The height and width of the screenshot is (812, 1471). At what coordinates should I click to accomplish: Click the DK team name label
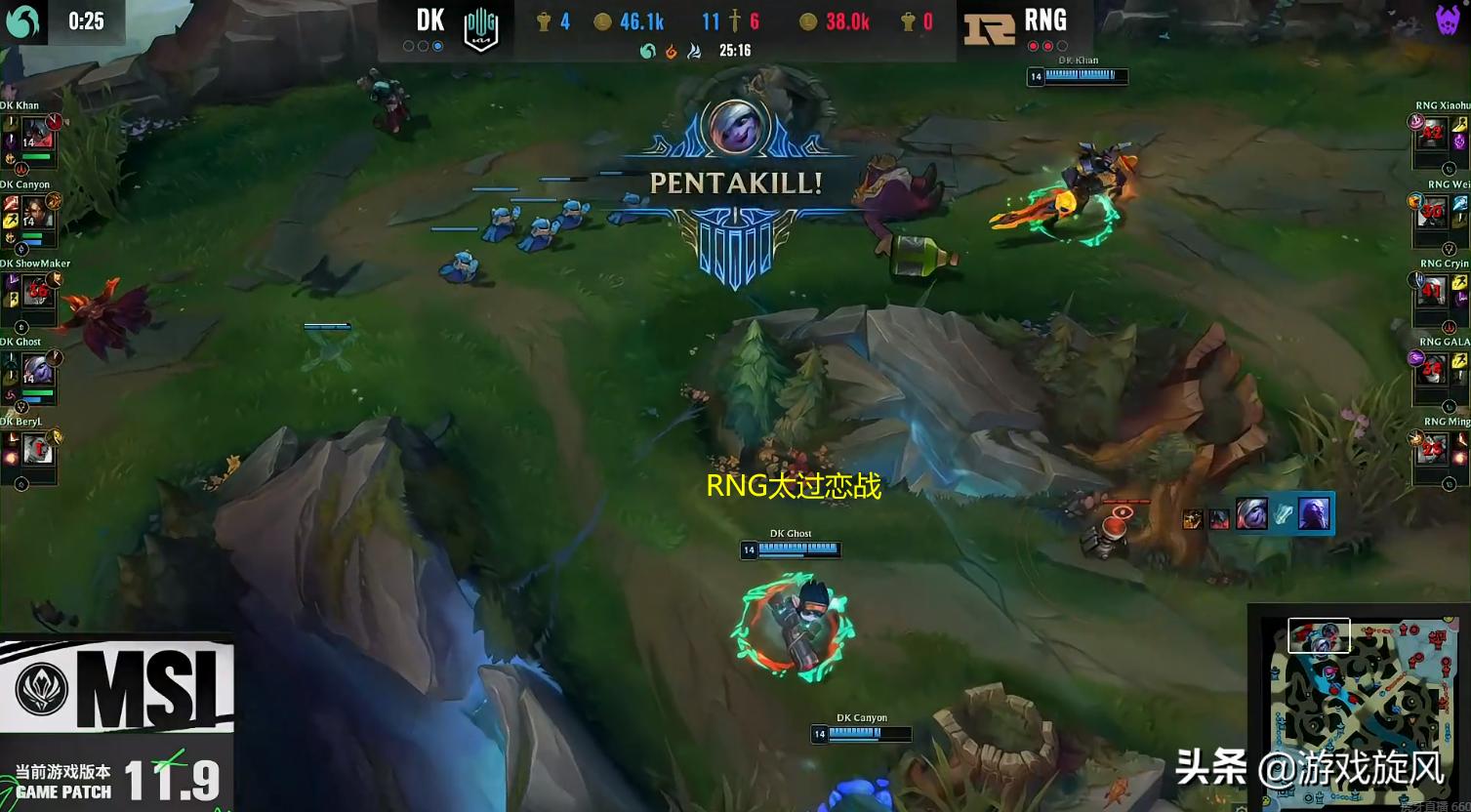pos(429,20)
